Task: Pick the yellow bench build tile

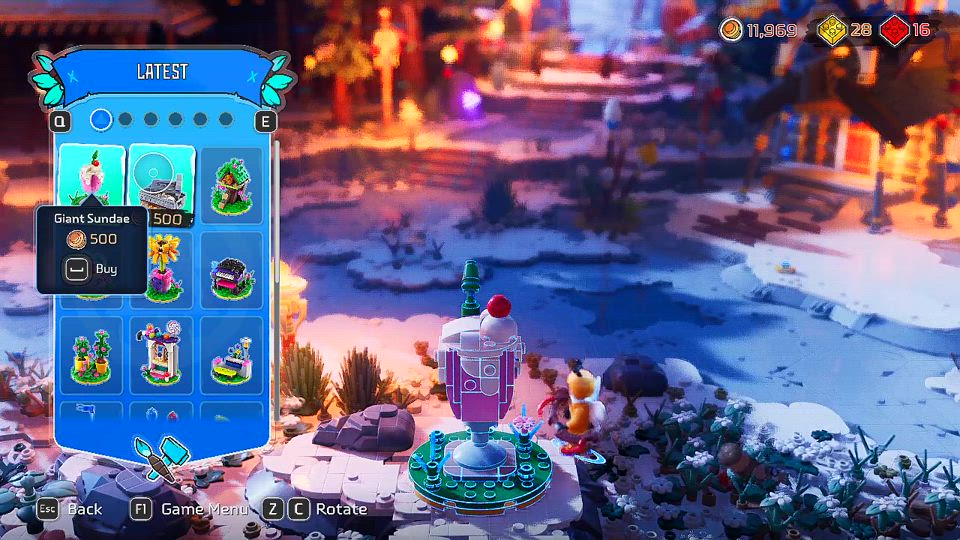Action: 231,354
